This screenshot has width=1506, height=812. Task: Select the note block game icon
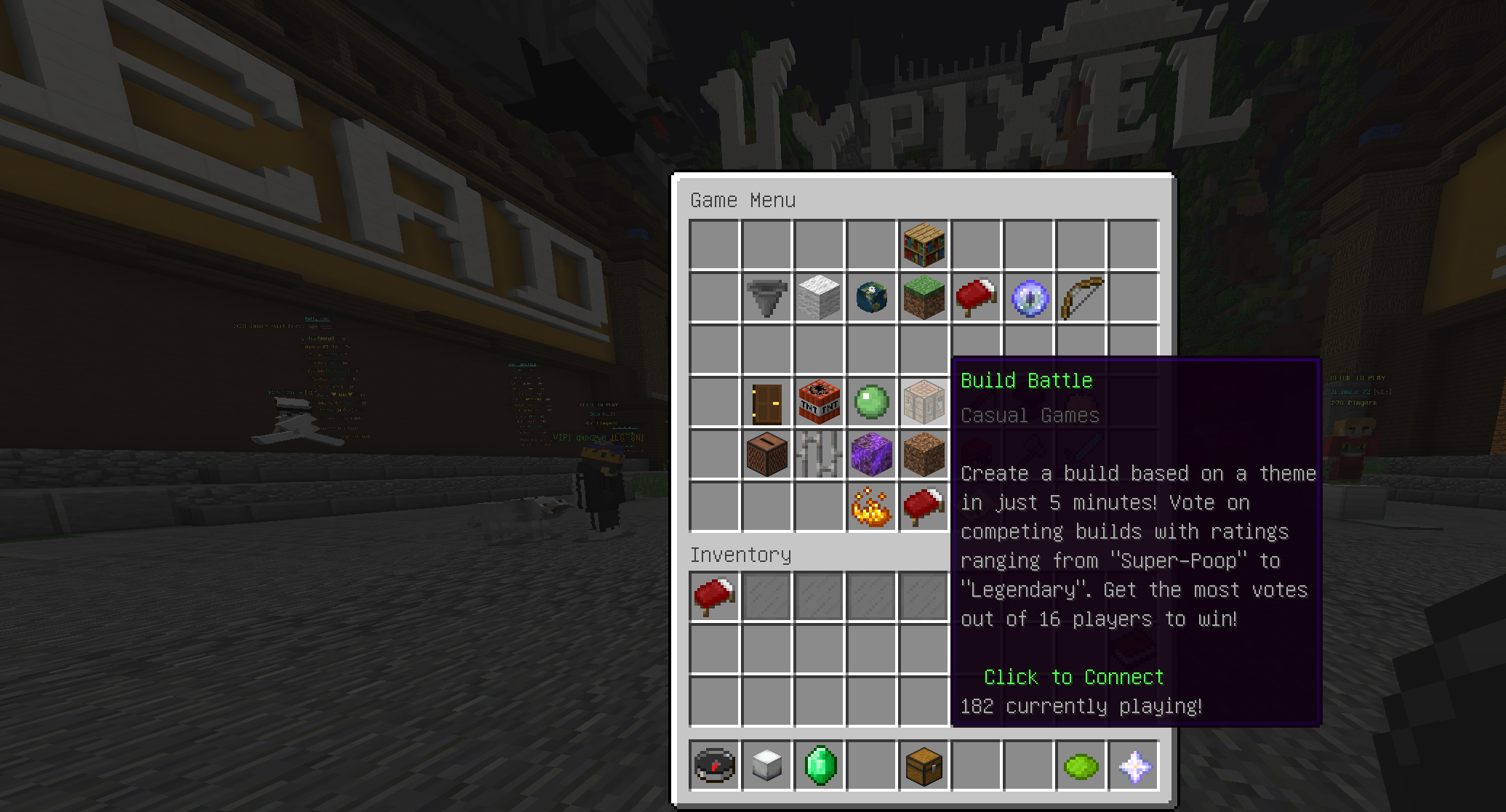pyautogui.click(x=766, y=454)
